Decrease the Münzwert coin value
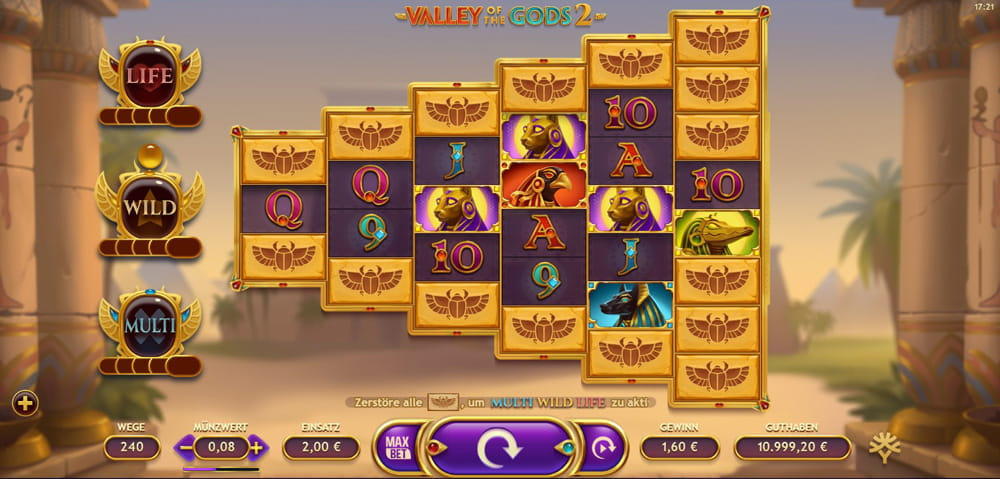This screenshot has height=479, width=1000. point(186,448)
